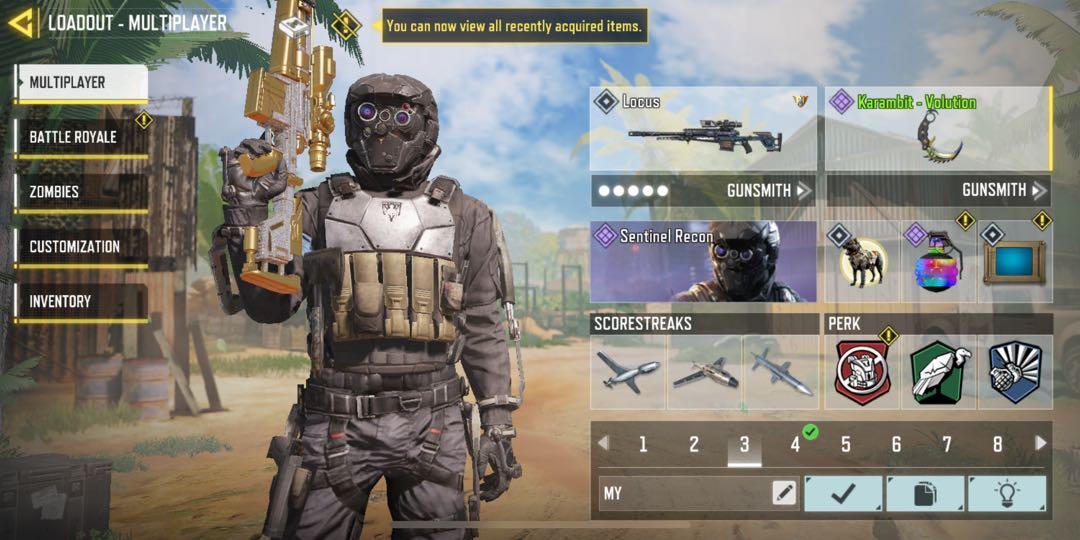
Task: Open the blue fist perk slot
Action: click(1014, 372)
